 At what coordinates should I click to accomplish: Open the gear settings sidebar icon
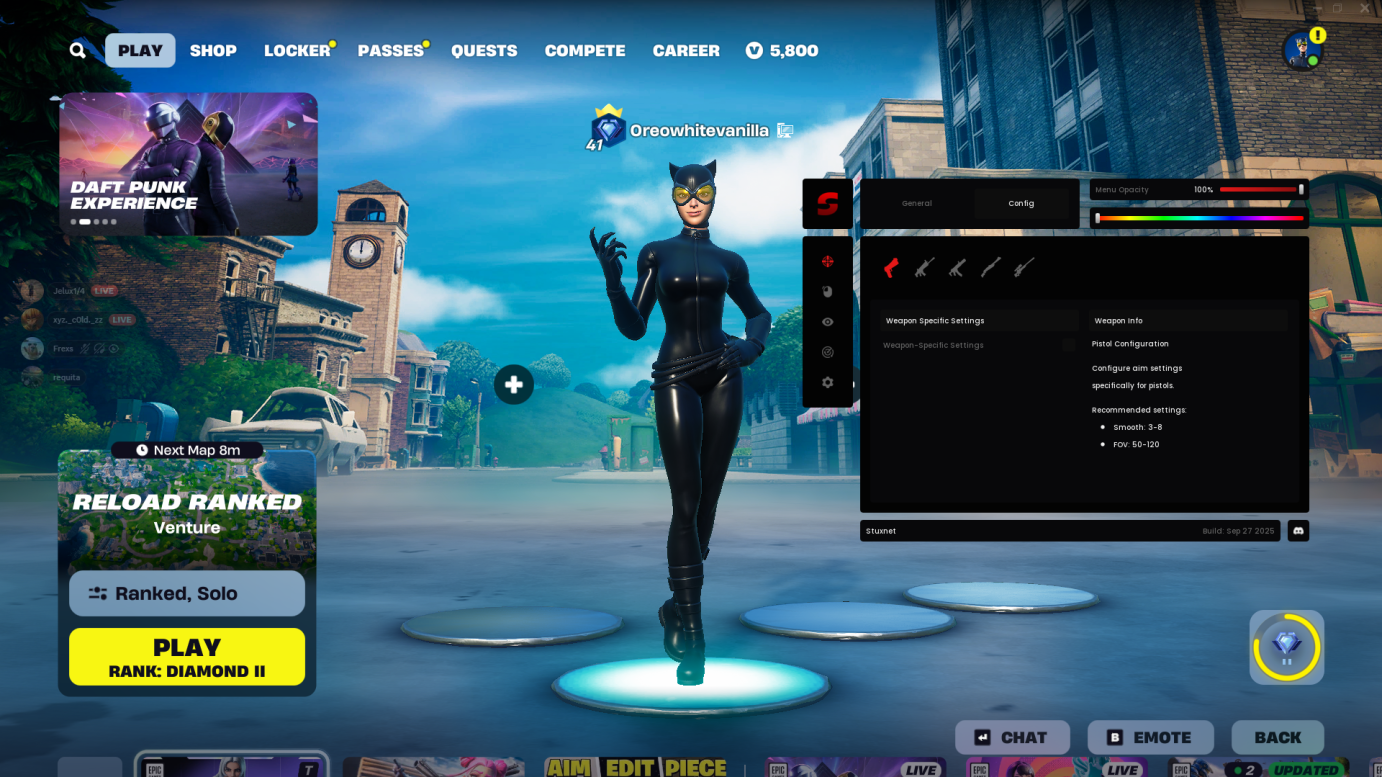(828, 382)
